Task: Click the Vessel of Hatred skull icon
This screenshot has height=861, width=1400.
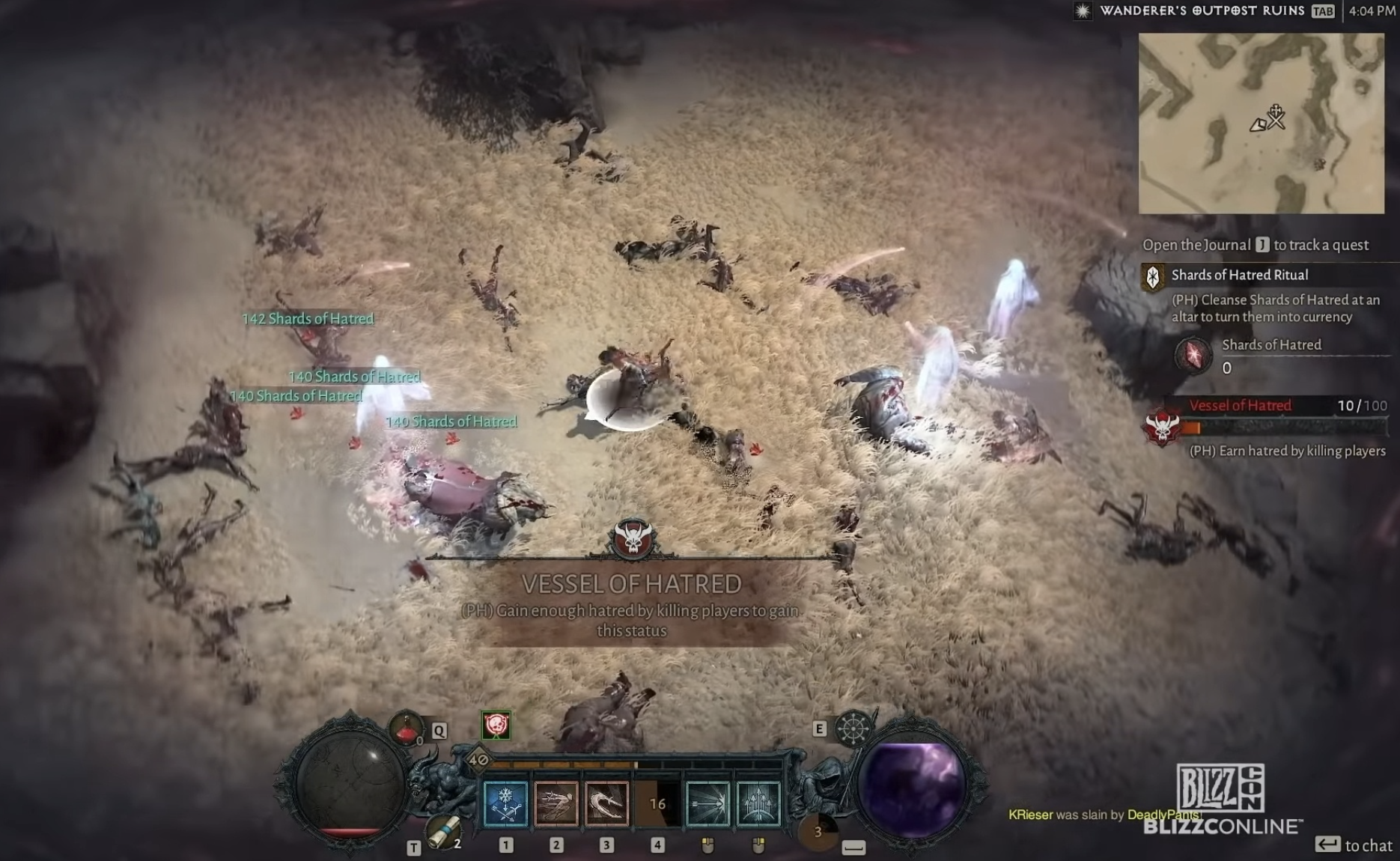Action: (1163, 427)
